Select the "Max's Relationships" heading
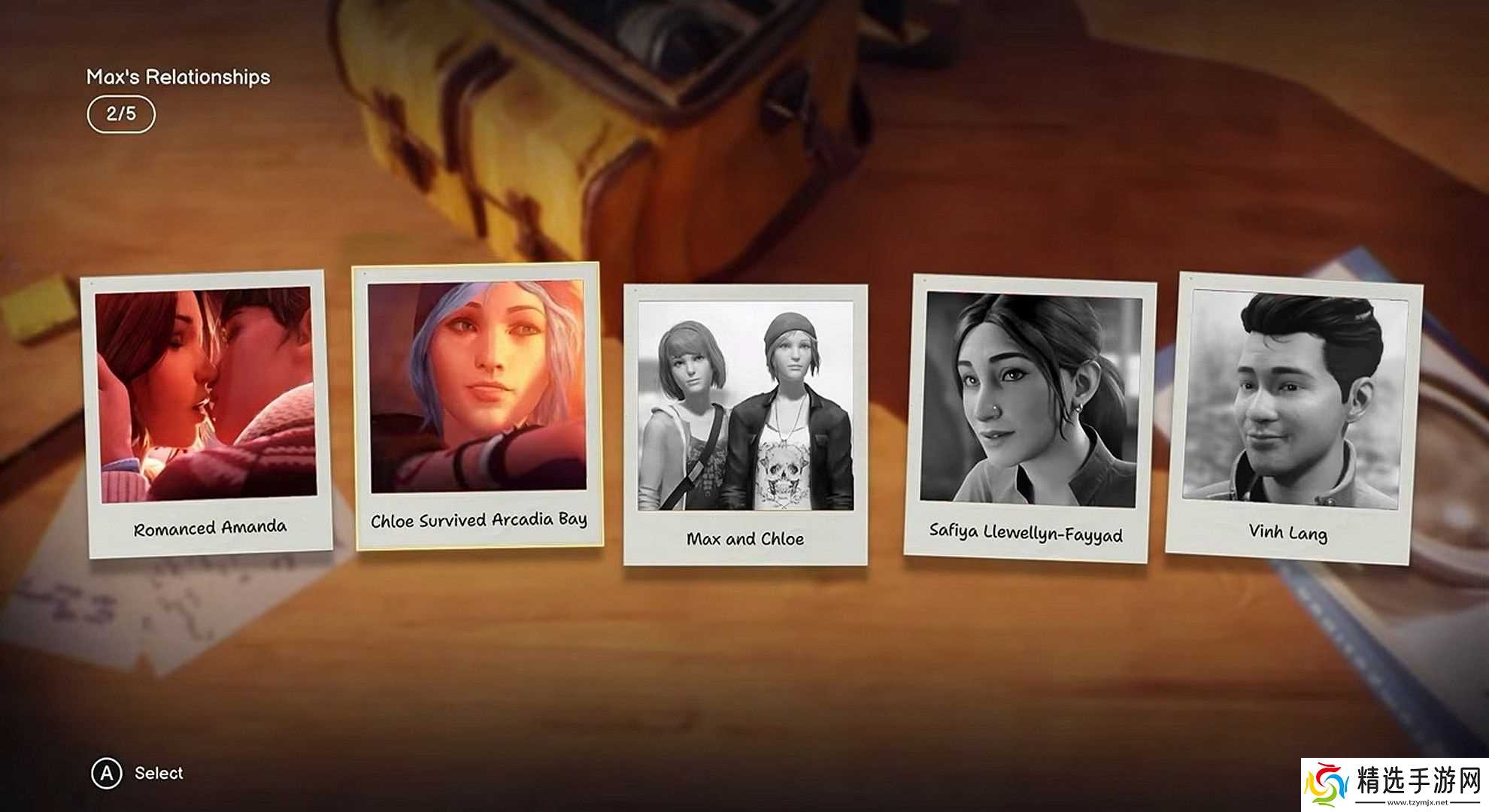This screenshot has height=812, width=1489. click(x=180, y=76)
